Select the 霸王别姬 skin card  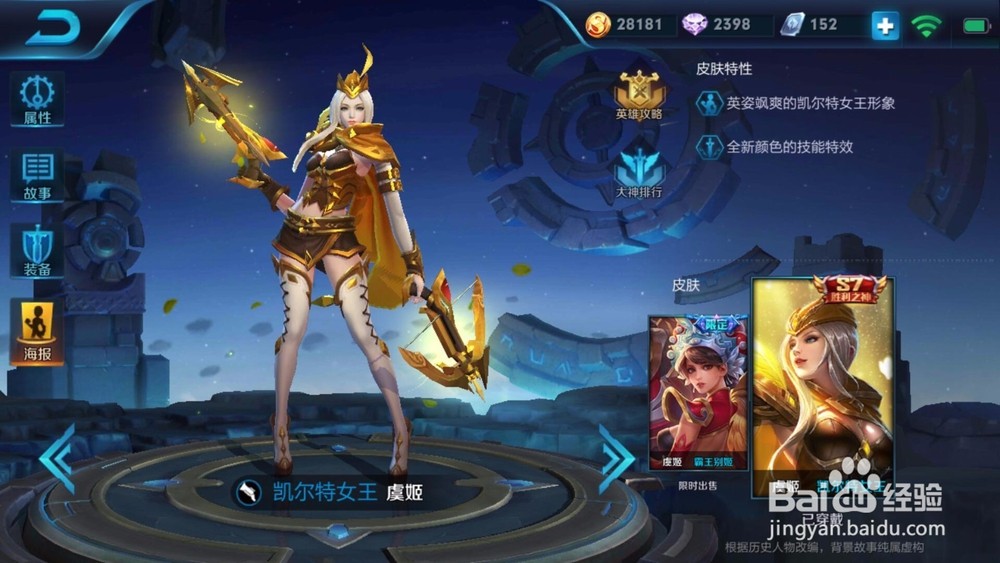(x=697, y=393)
